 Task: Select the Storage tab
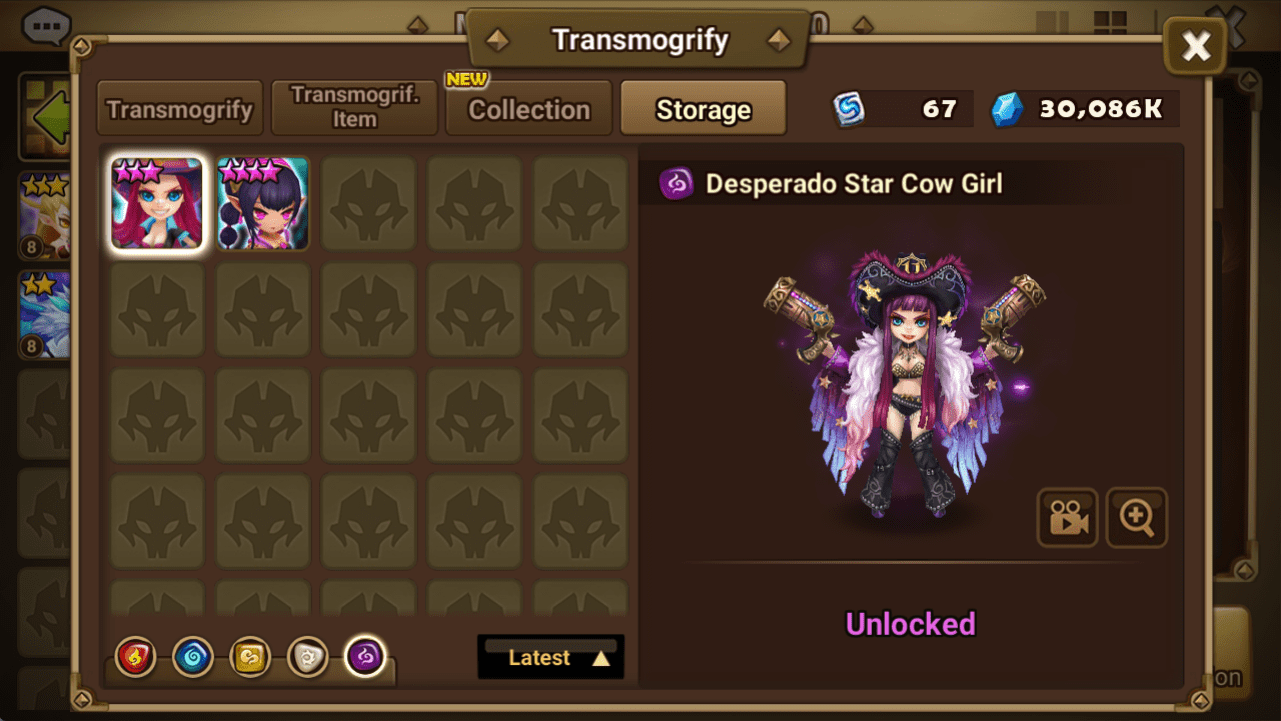coord(703,109)
